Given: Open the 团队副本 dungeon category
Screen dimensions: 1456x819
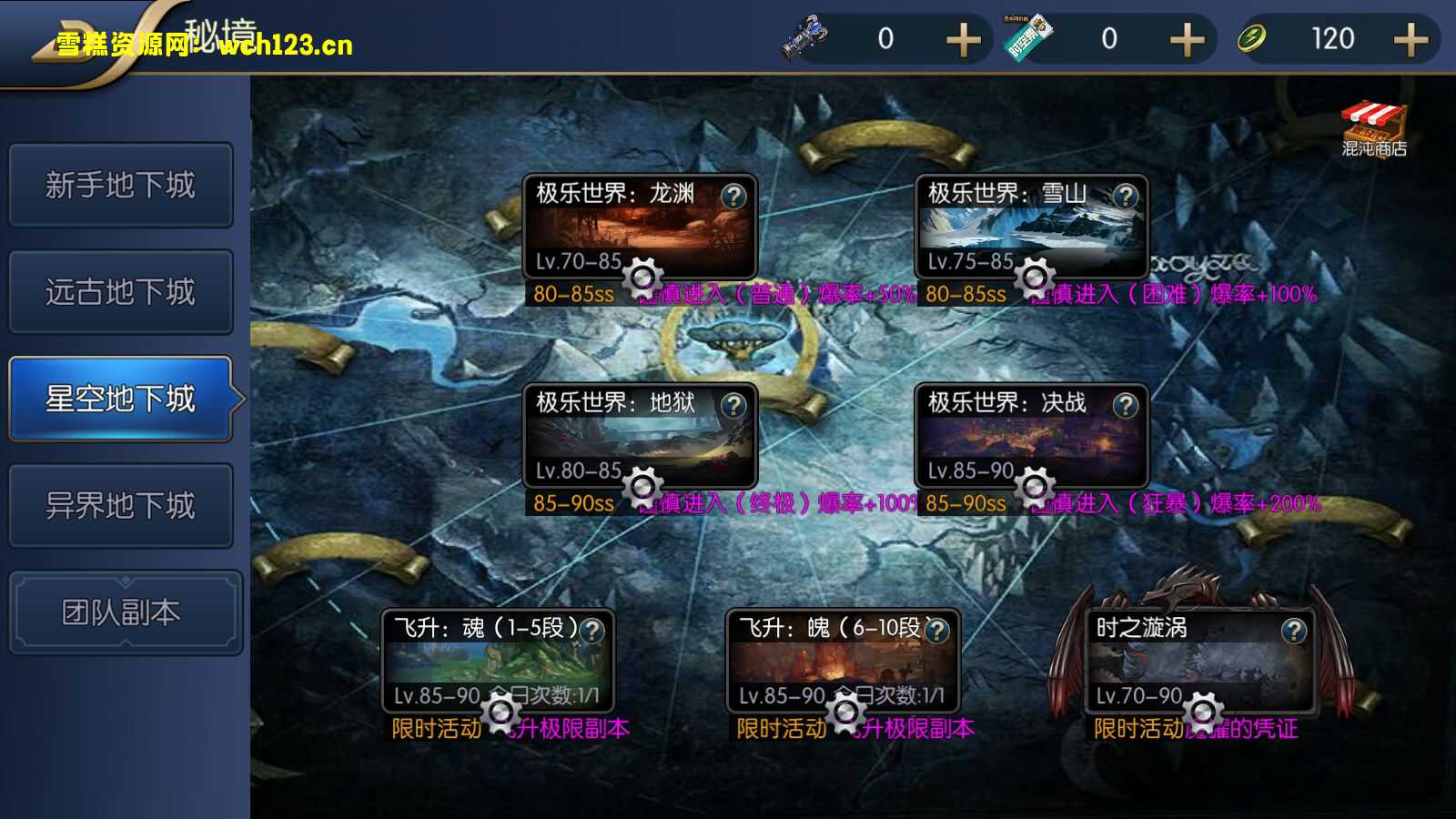Looking at the screenshot, I should pyautogui.click(x=121, y=610).
